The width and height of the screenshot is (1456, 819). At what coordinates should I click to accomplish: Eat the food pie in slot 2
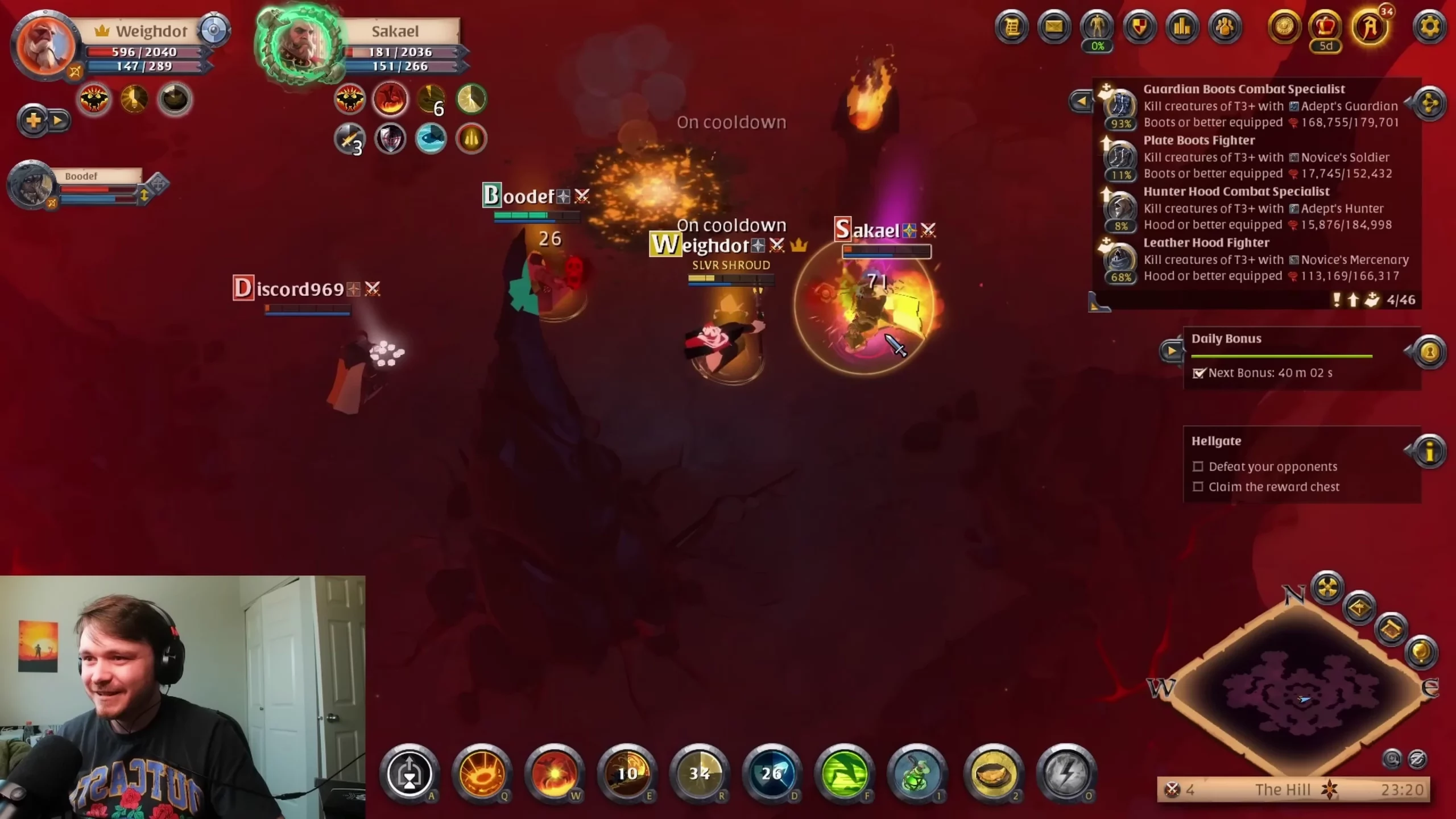(x=994, y=773)
